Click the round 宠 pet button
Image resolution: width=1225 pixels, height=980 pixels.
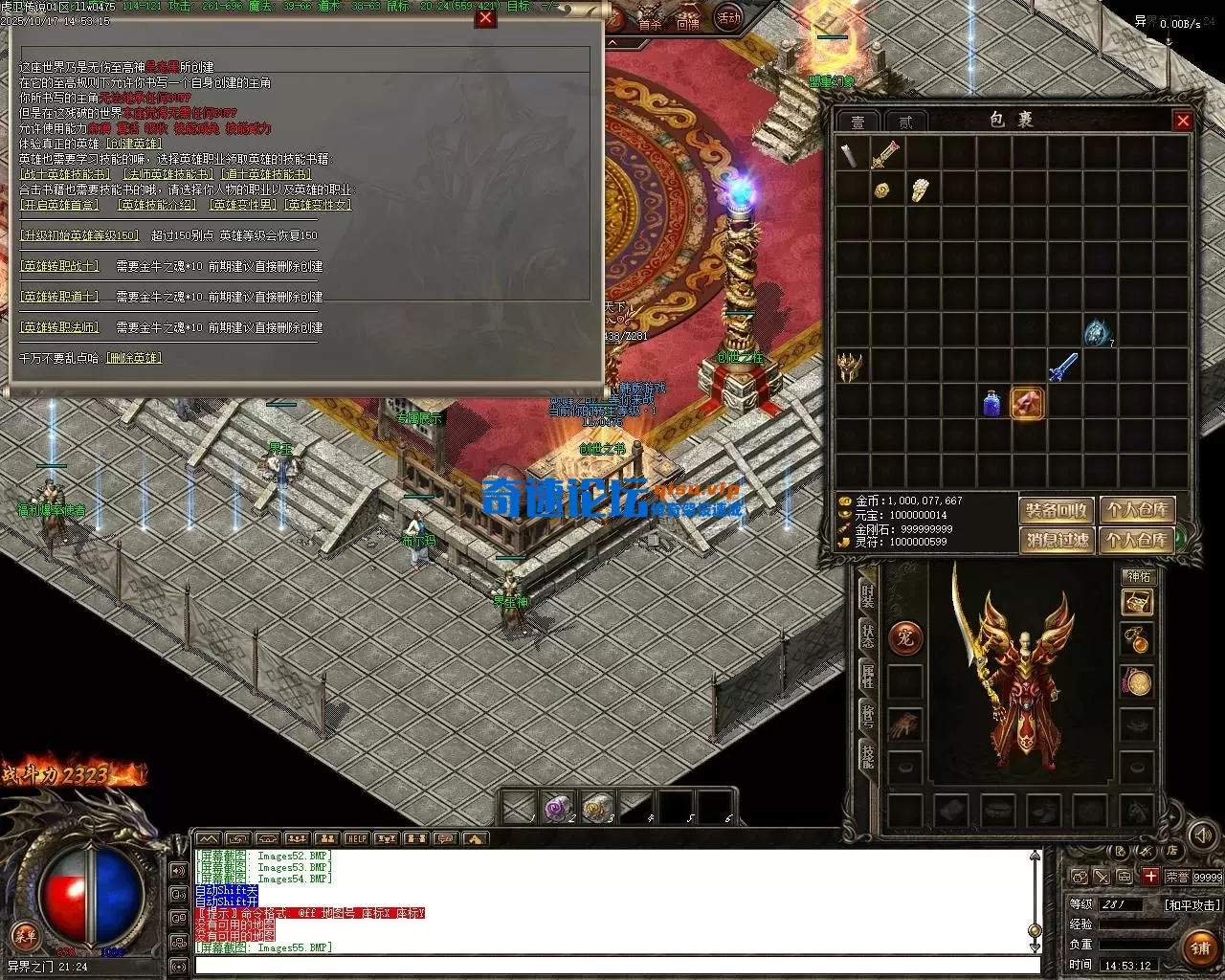coord(905,638)
